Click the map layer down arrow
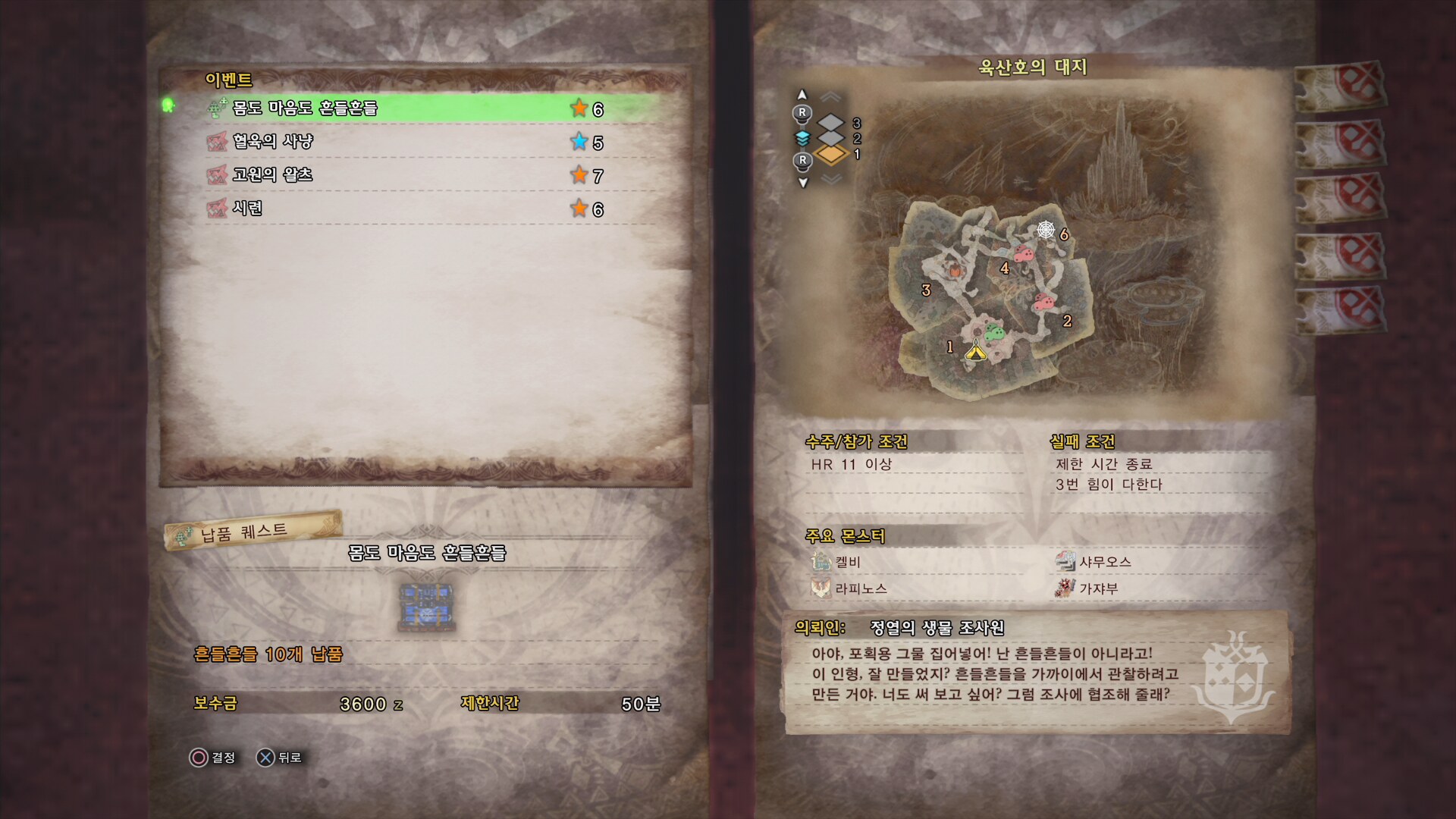1456x819 pixels. pos(803,183)
